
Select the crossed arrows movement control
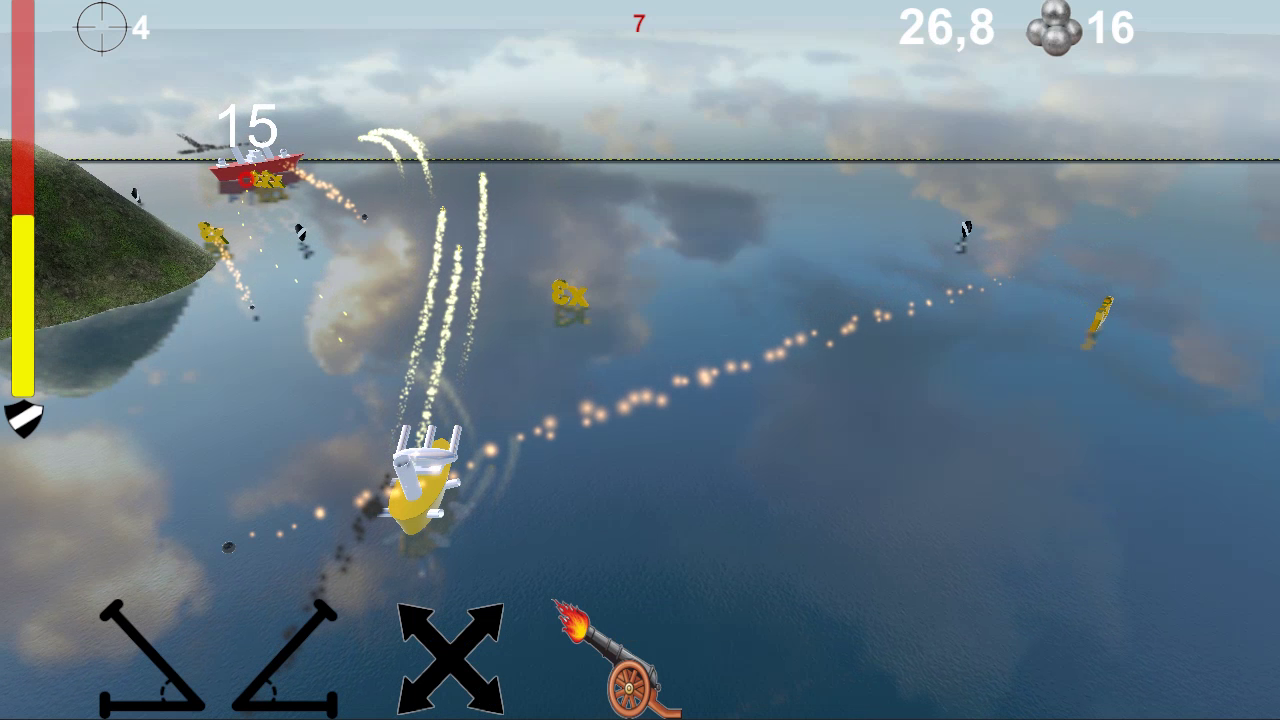[449, 659]
